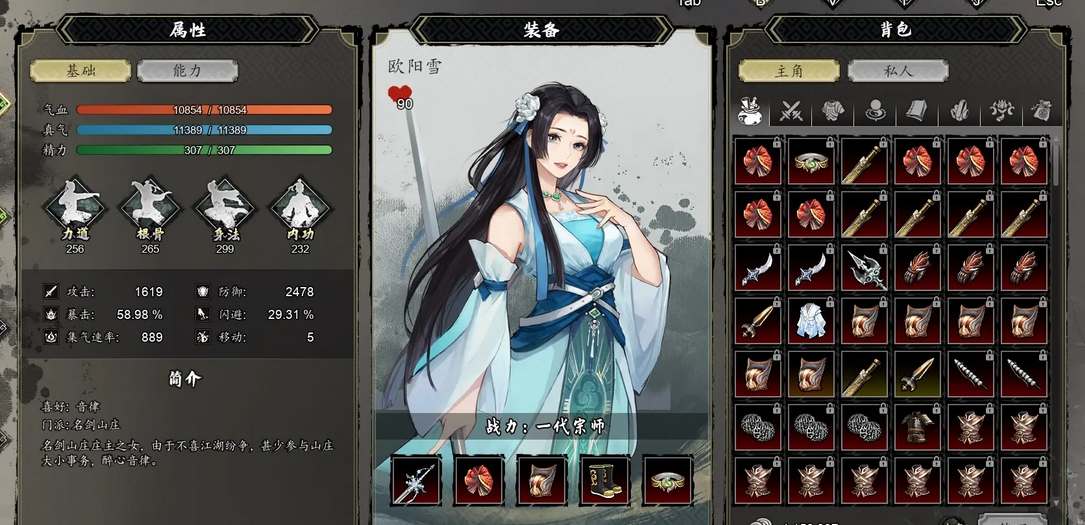Choose the equipped green gem ring slot
The image size is (1085, 525).
pyautogui.click(x=668, y=481)
